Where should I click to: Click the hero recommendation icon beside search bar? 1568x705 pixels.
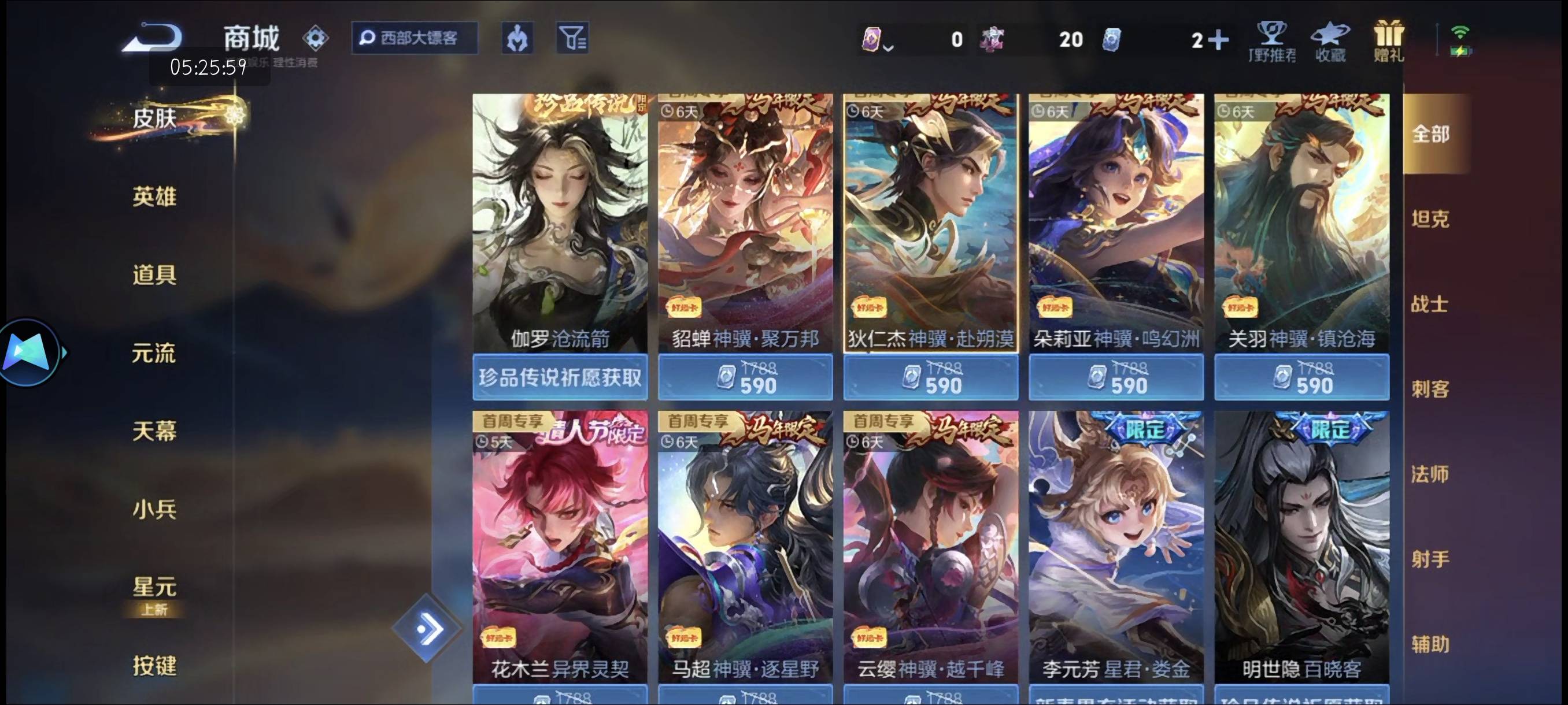coord(517,38)
